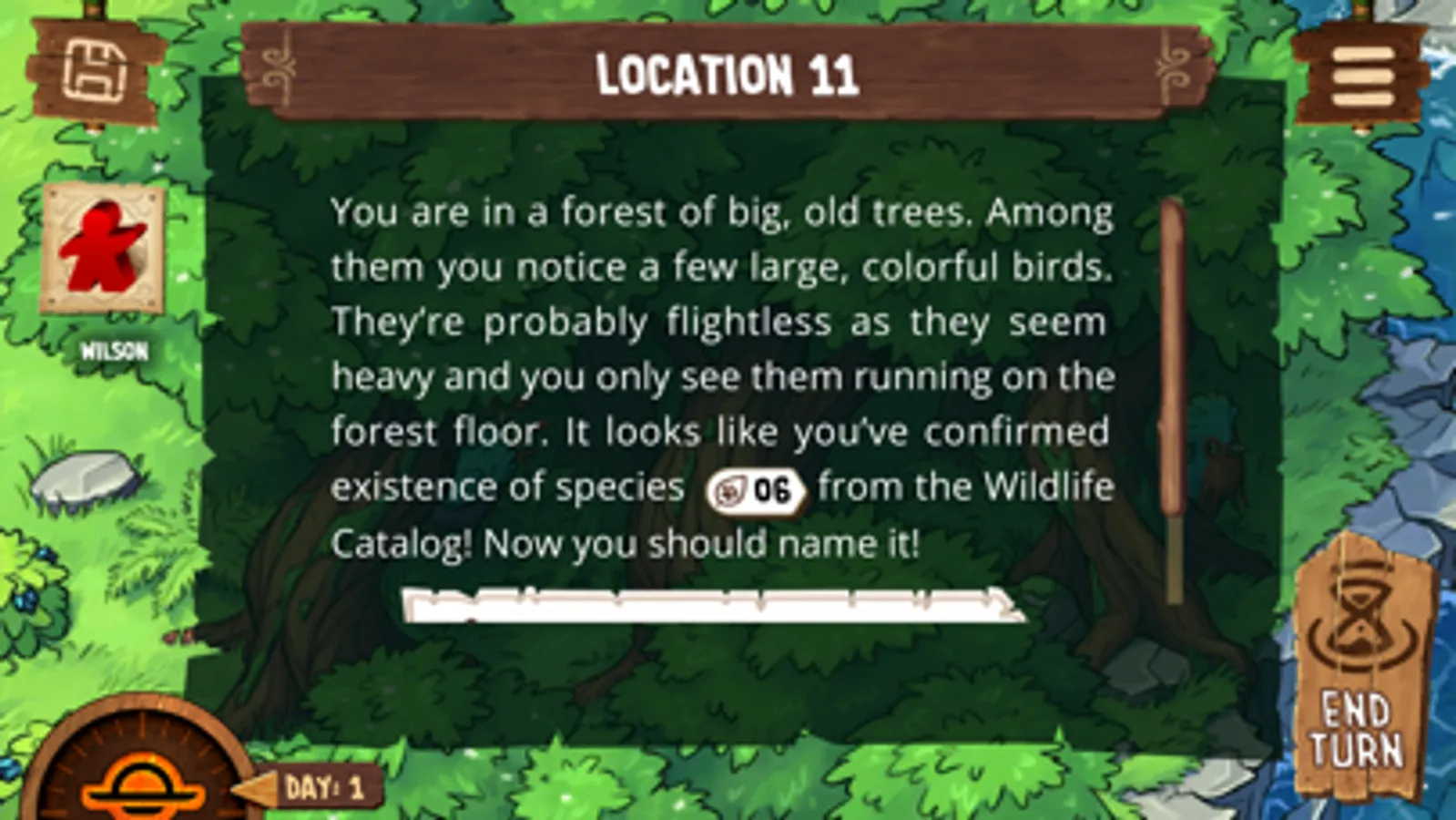Image resolution: width=1456 pixels, height=820 pixels.
Task: Click the Location 11 title banner
Action: pyautogui.click(x=726, y=77)
